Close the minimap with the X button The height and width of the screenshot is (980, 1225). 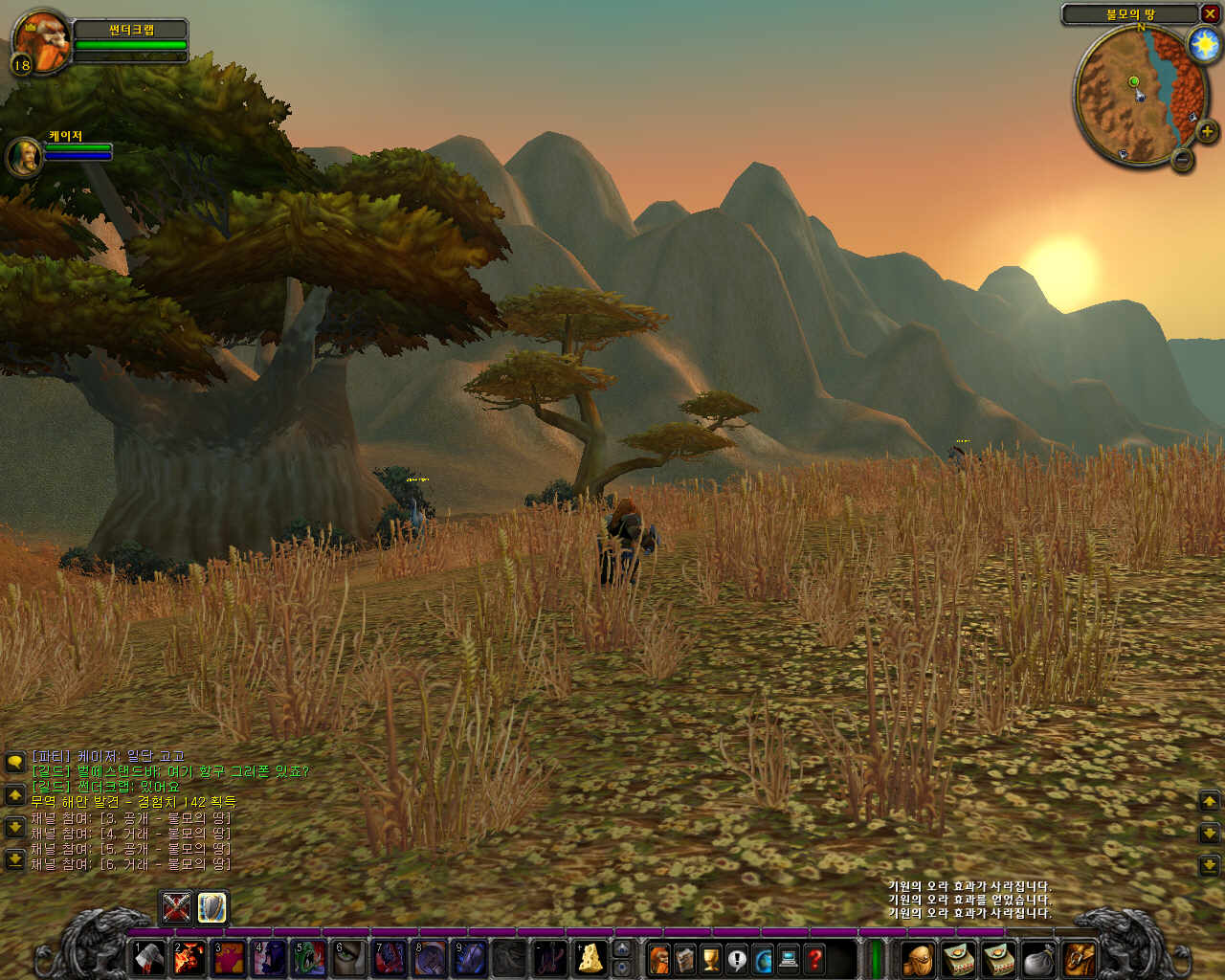click(1210, 13)
